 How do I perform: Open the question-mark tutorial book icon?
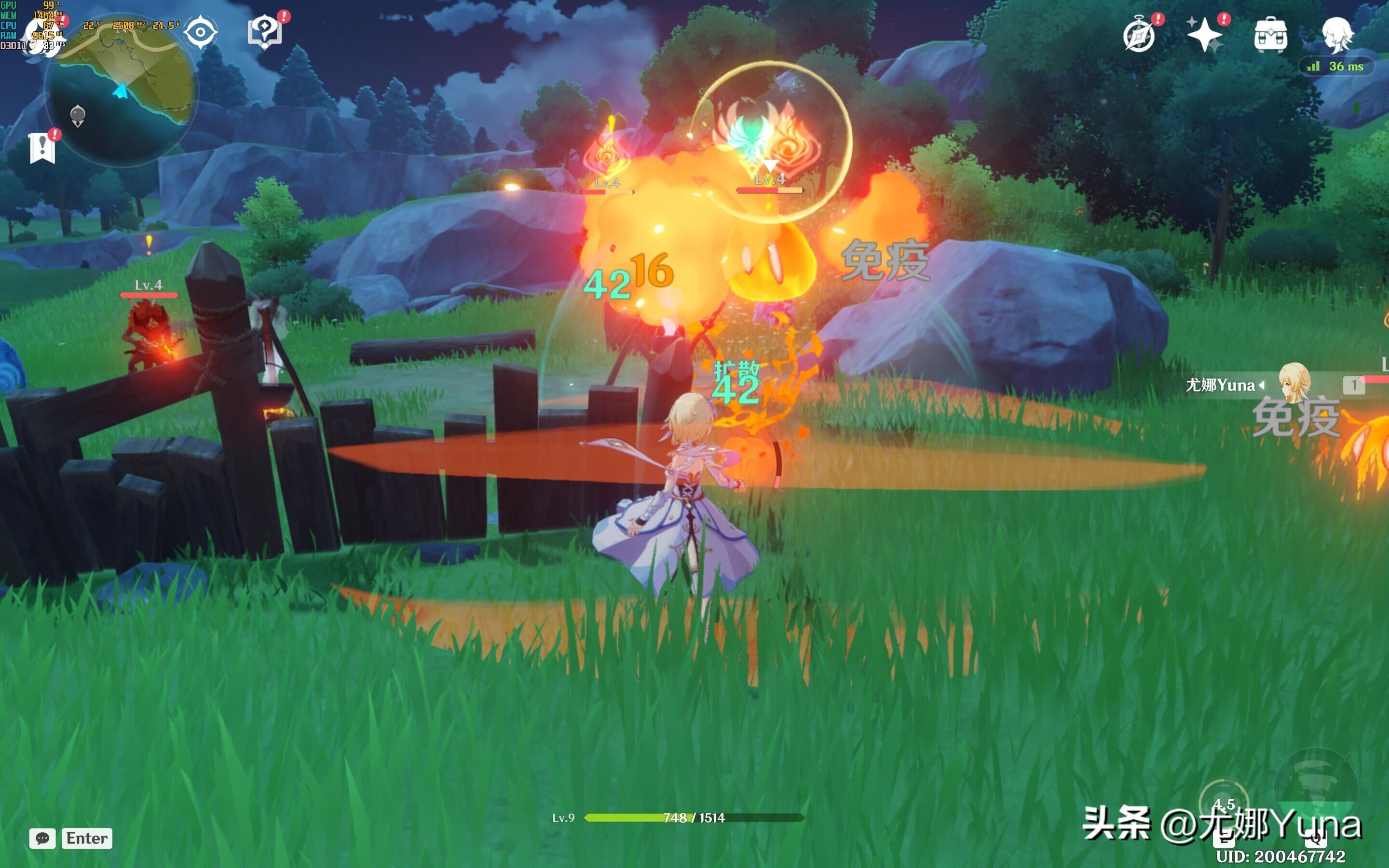click(265, 32)
